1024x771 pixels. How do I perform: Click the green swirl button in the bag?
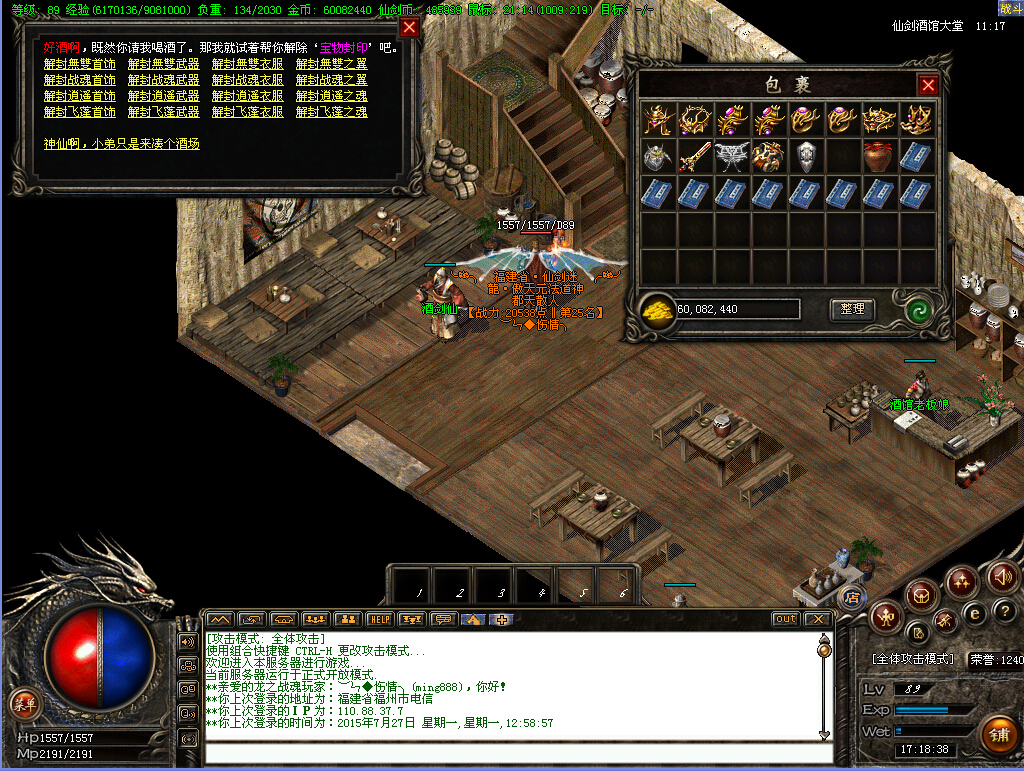click(920, 310)
